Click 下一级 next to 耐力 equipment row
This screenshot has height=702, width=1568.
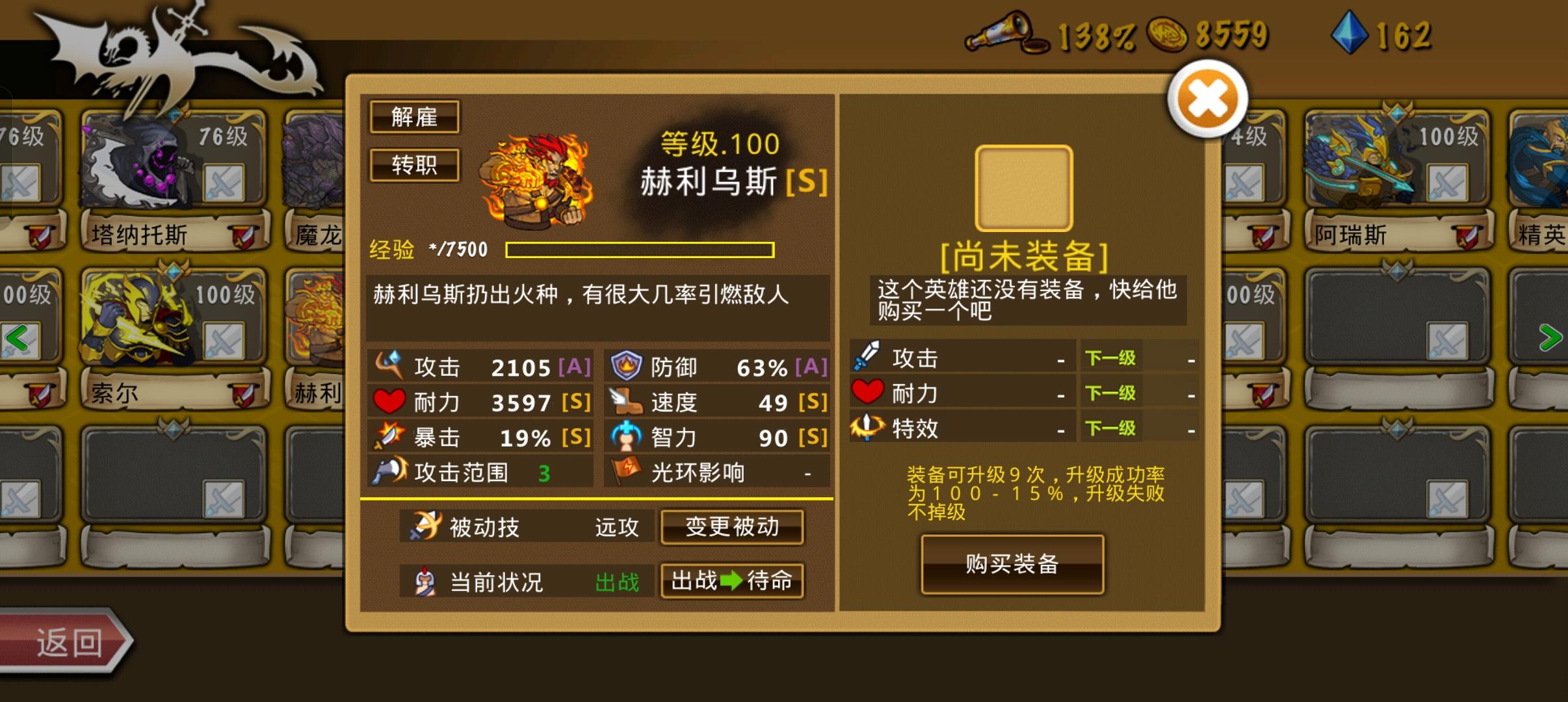[x=1112, y=392]
